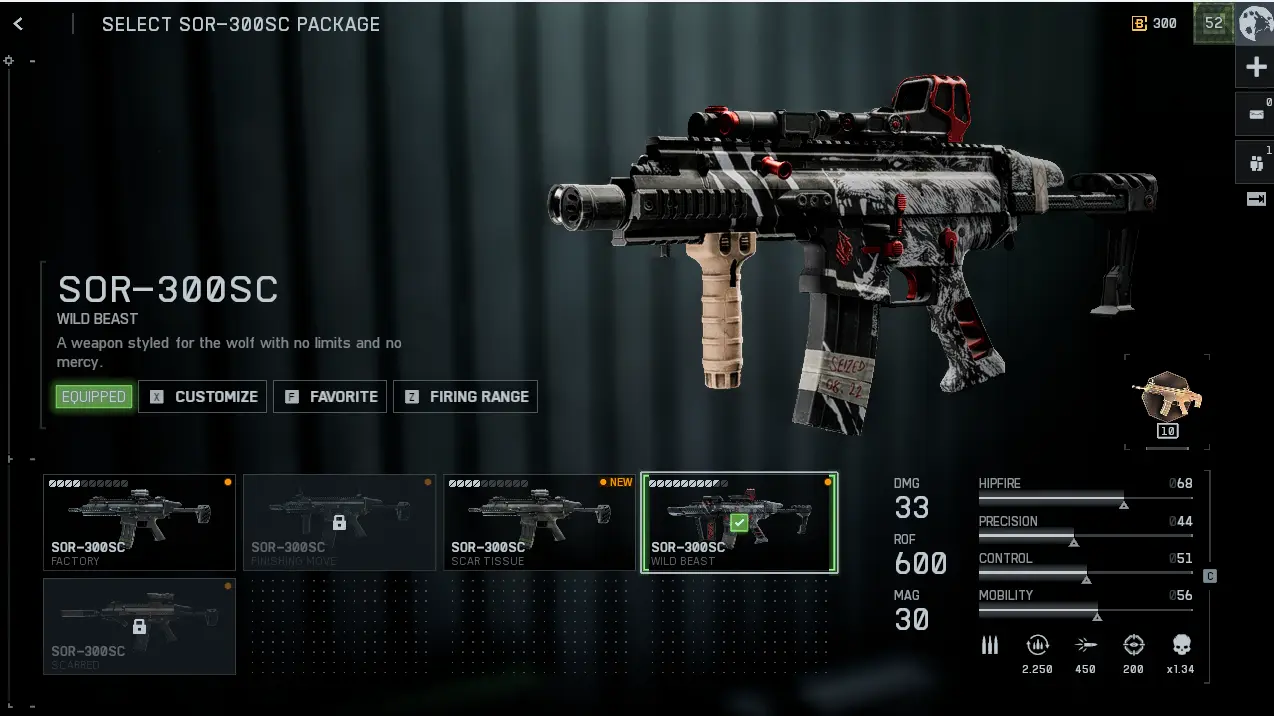This screenshot has width=1274, height=716.
Task: Open the plus icon on right sidebar
Action: coord(1256,68)
